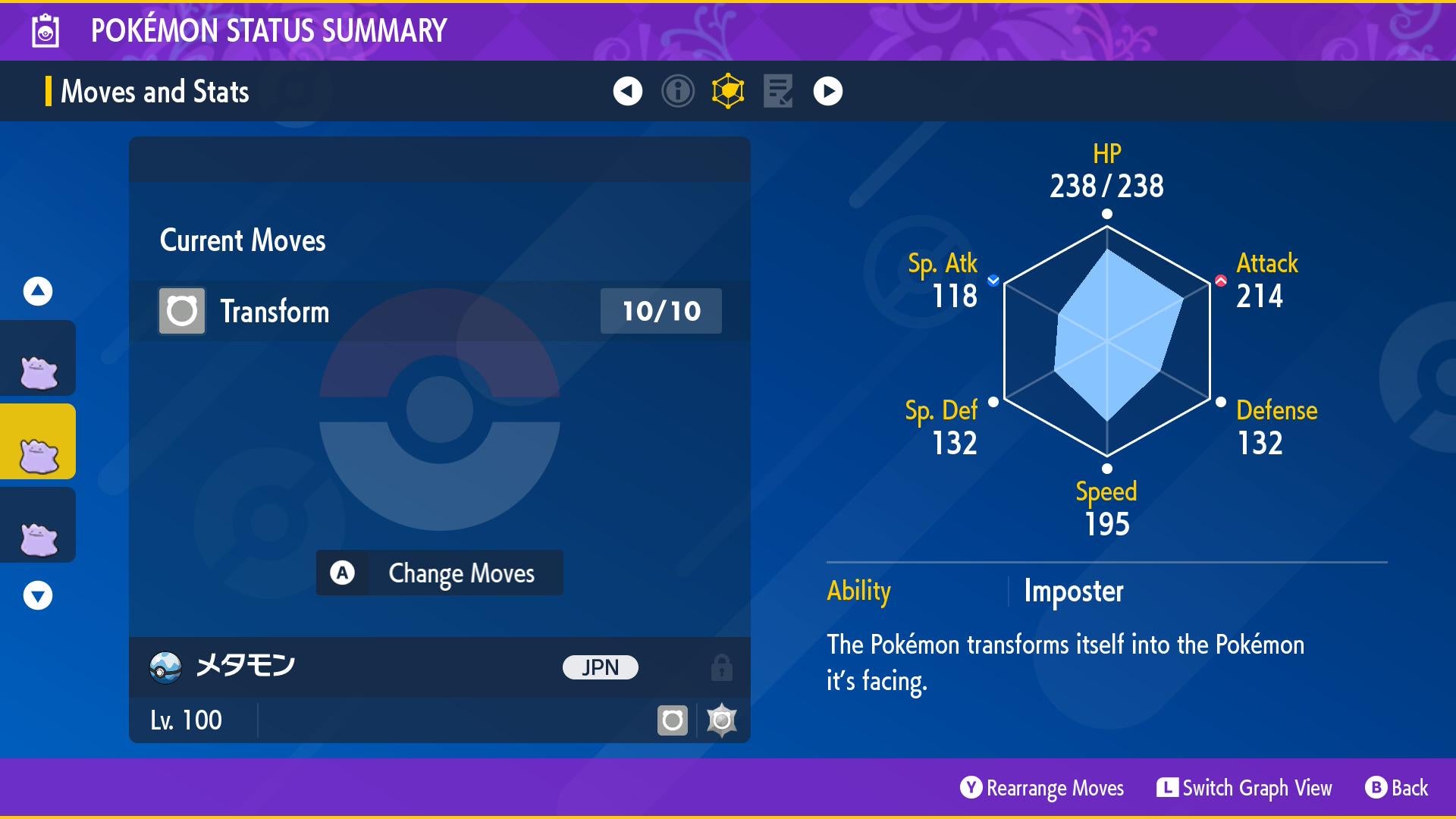This screenshot has height=819, width=1456.
Task: Click the red nature marker on Attack
Action: click(x=1222, y=279)
